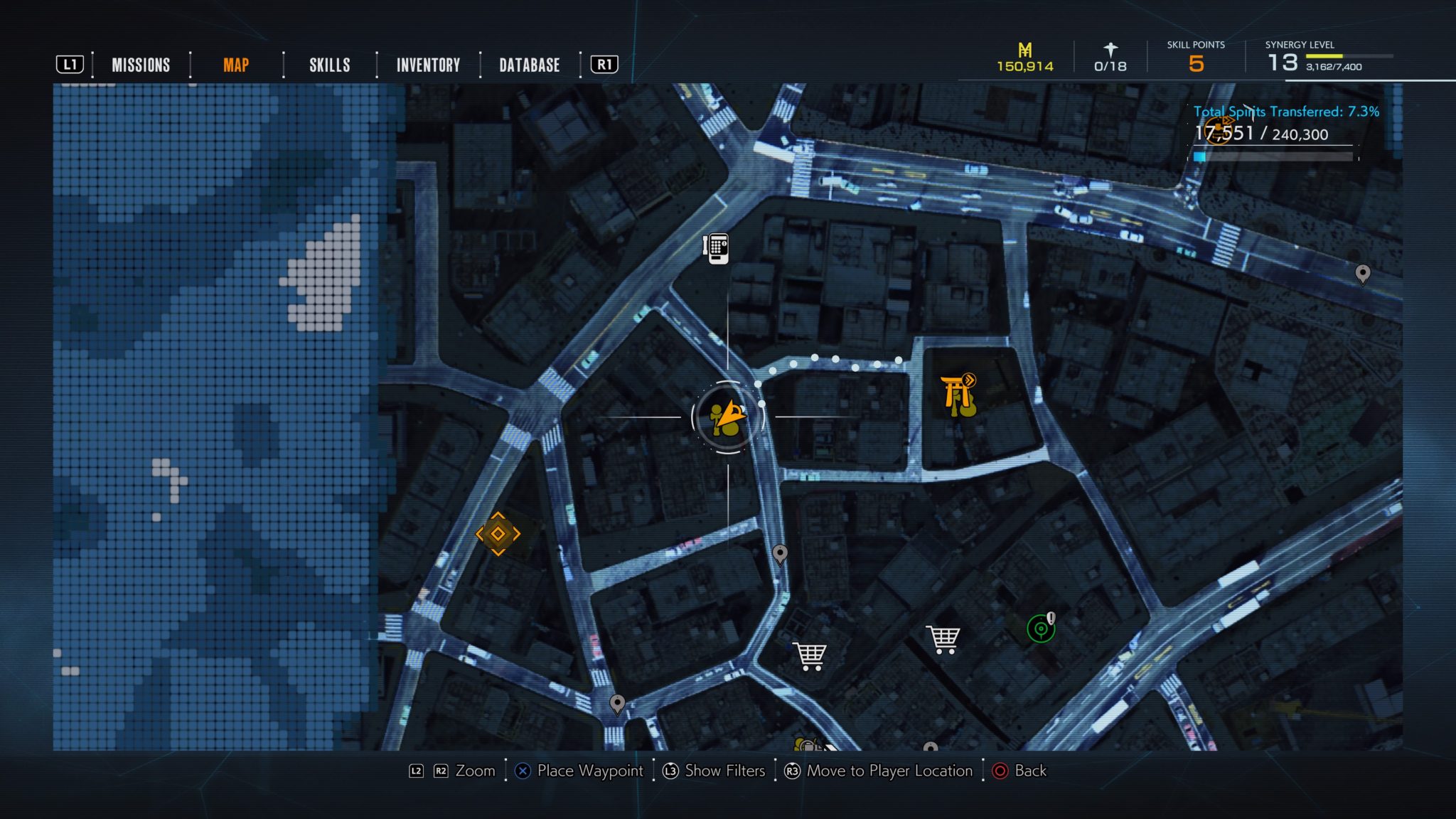Open the INVENTORY tab
Viewport: 1456px width, 819px height.
point(428,65)
